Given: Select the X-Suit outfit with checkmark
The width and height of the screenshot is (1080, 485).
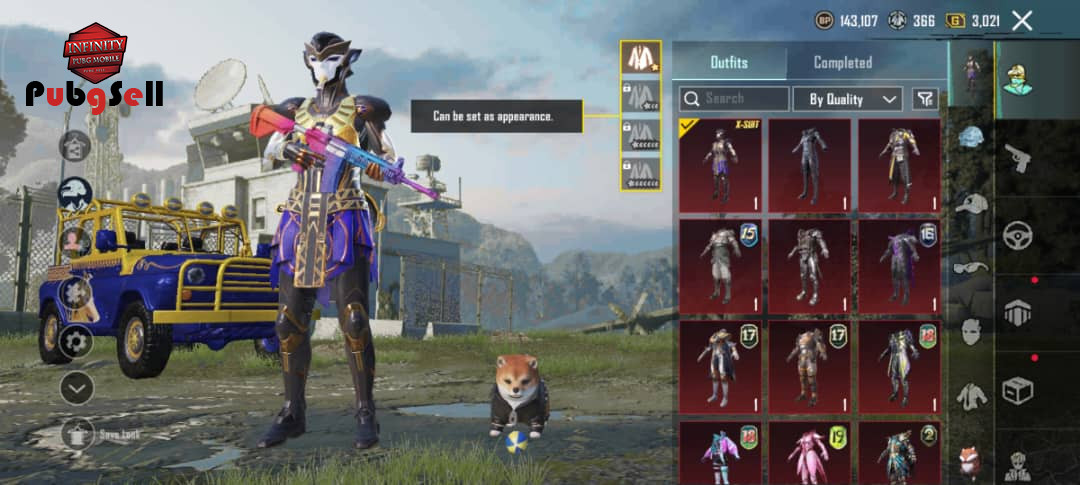Looking at the screenshot, I should (x=720, y=165).
